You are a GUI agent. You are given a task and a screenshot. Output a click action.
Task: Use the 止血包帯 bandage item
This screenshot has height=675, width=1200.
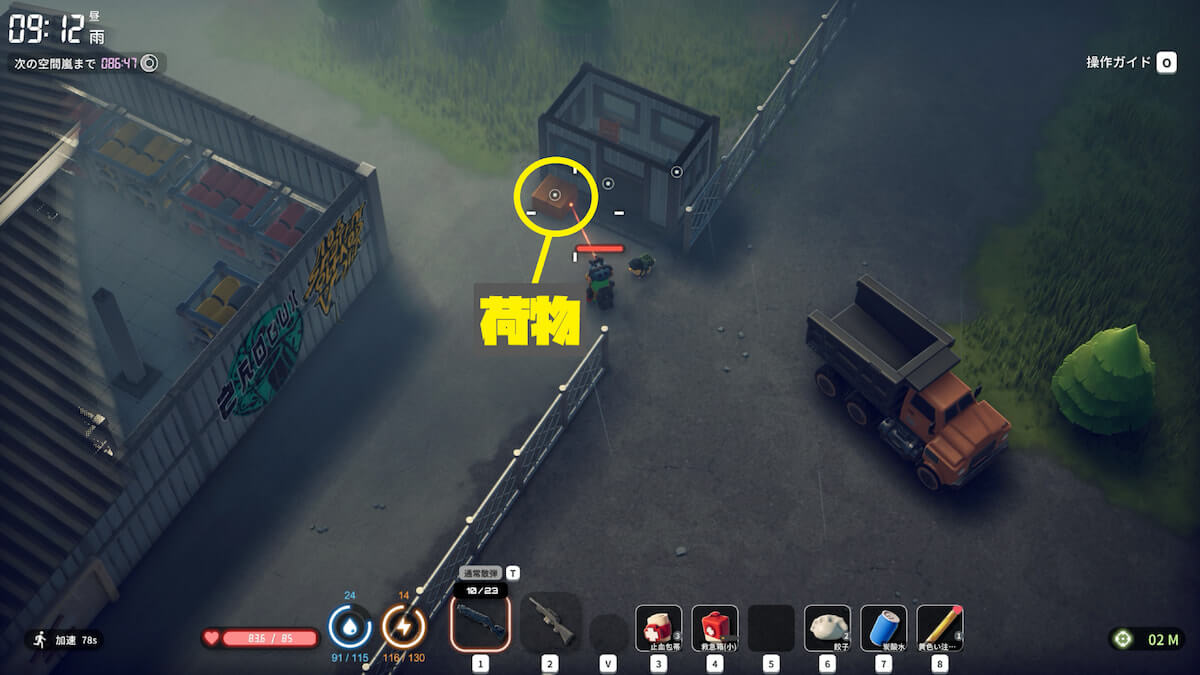coord(658,628)
